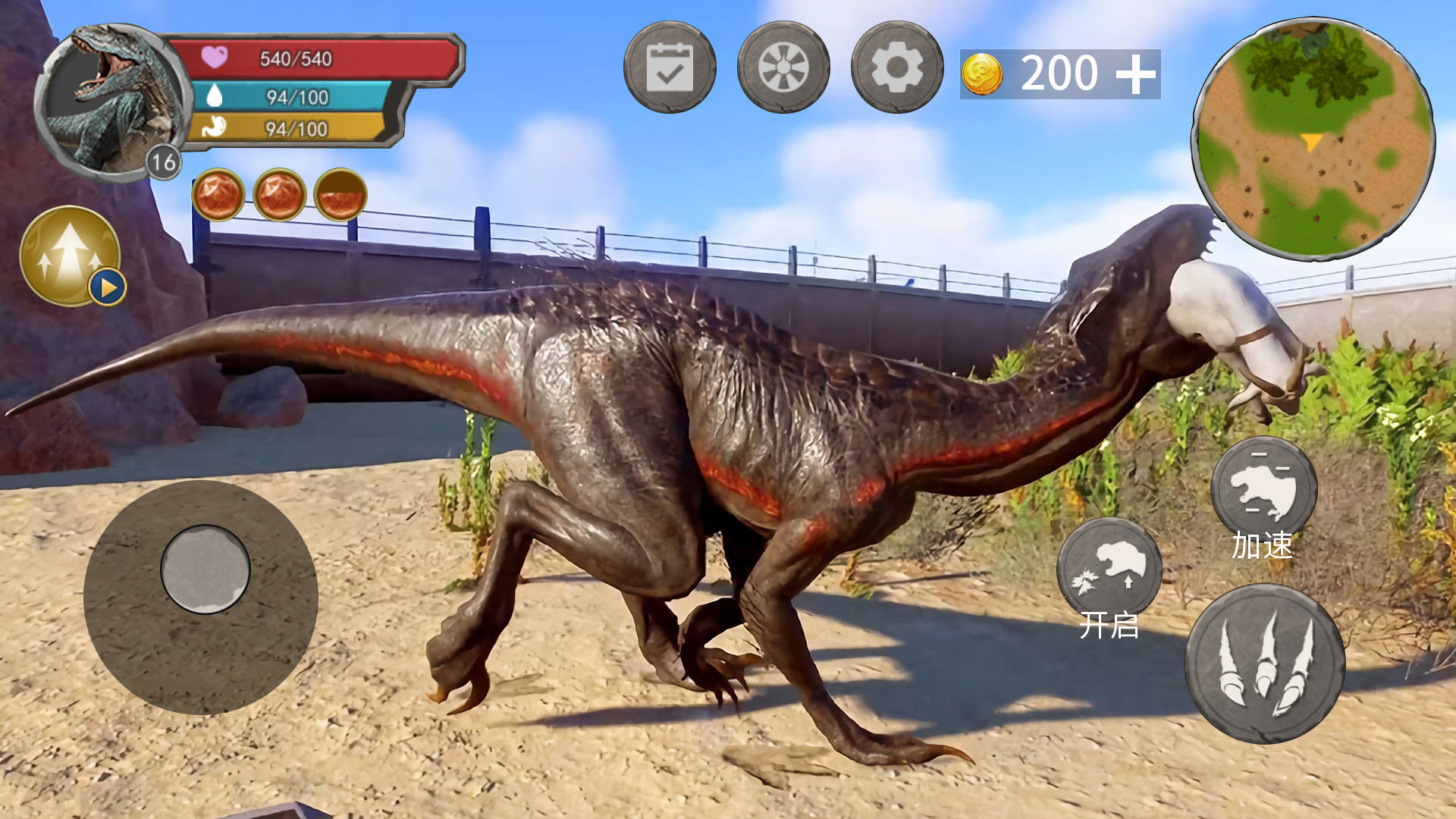Tap the 开启 roar skill button
The width and height of the screenshot is (1456, 819).
[x=1109, y=570]
